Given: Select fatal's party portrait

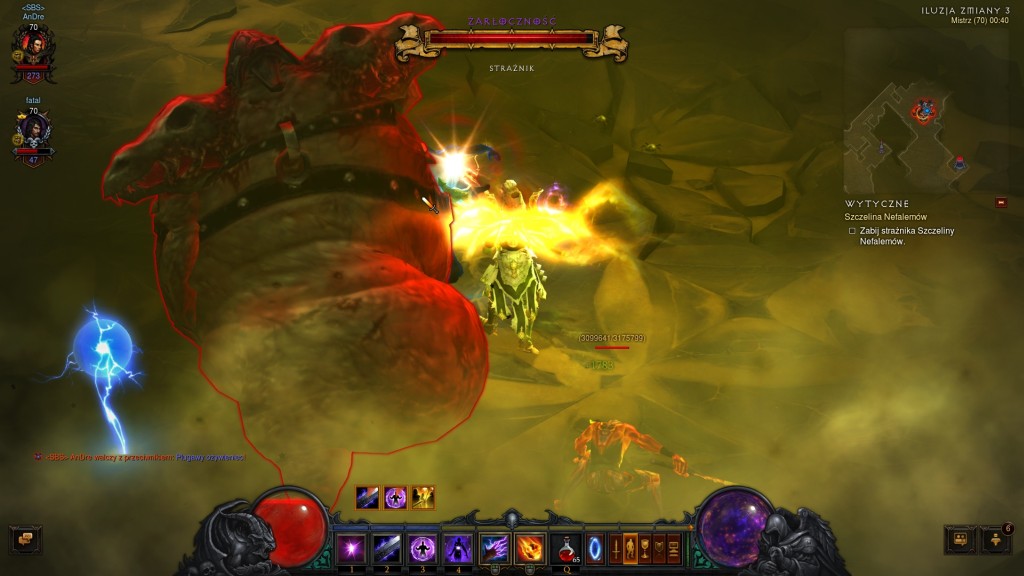Looking at the screenshot, I should tap(33, 131).
